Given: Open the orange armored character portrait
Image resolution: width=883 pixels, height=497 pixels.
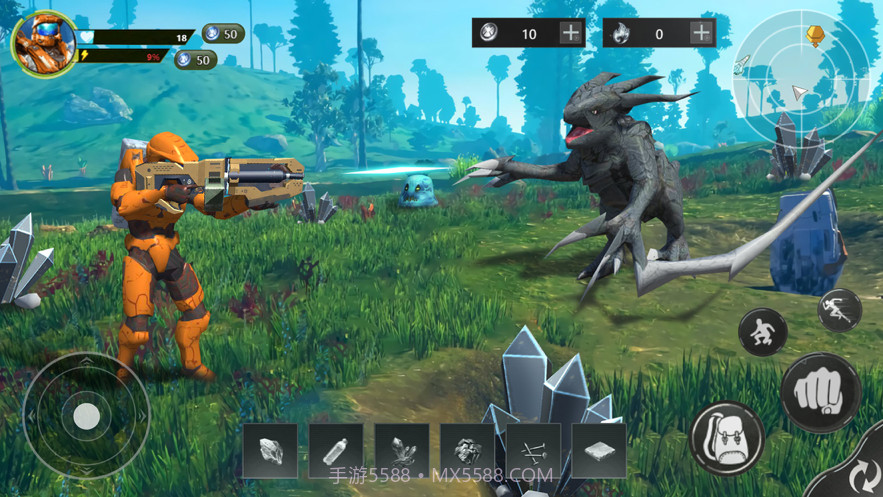Looking at the screenshot, I should pos(43,44).
